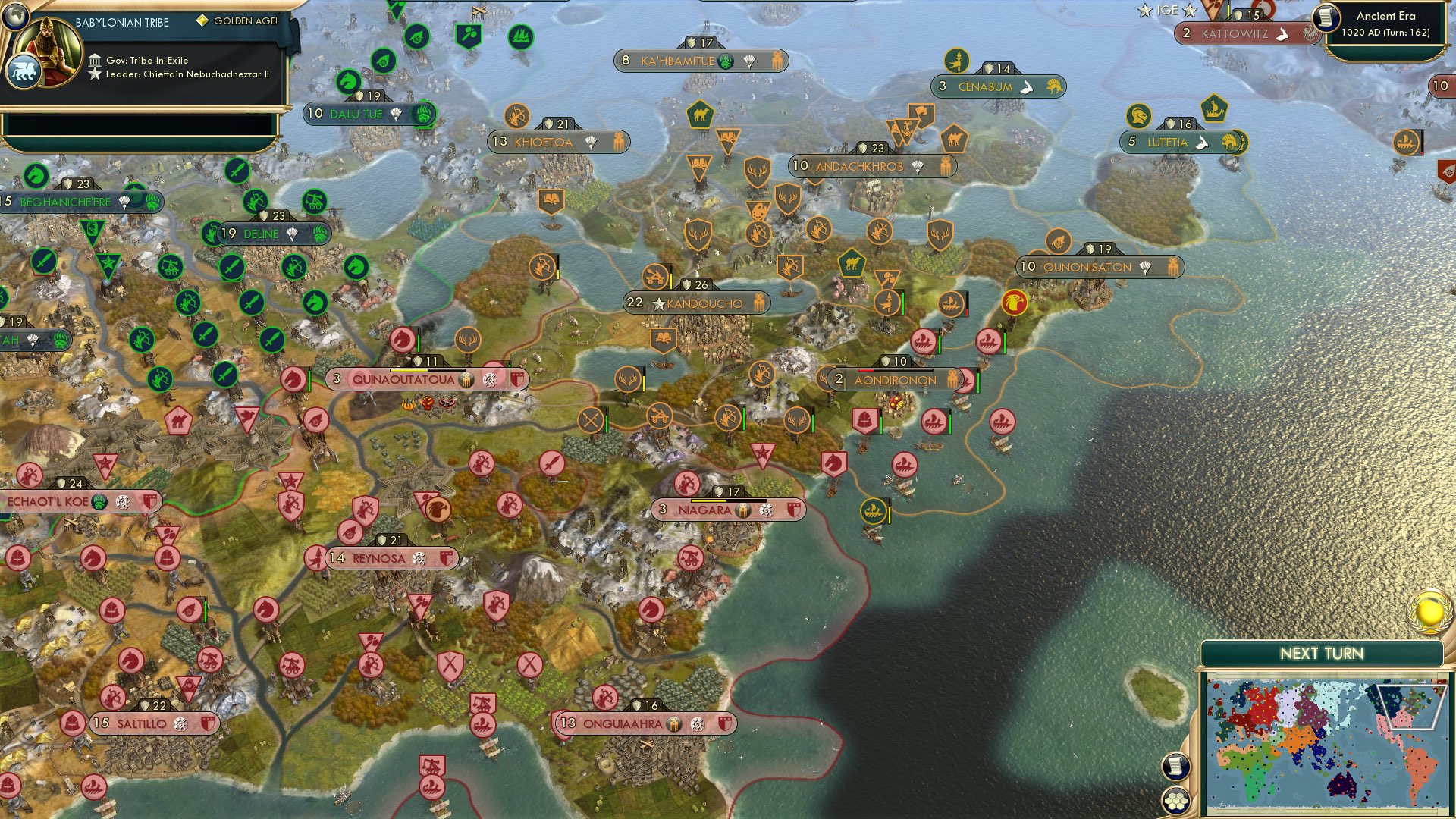This screenshot has width=1456, height=819.
Task: Click the IGE label in the top bar
Action: pyautogui.click(x=1169, y=11)
